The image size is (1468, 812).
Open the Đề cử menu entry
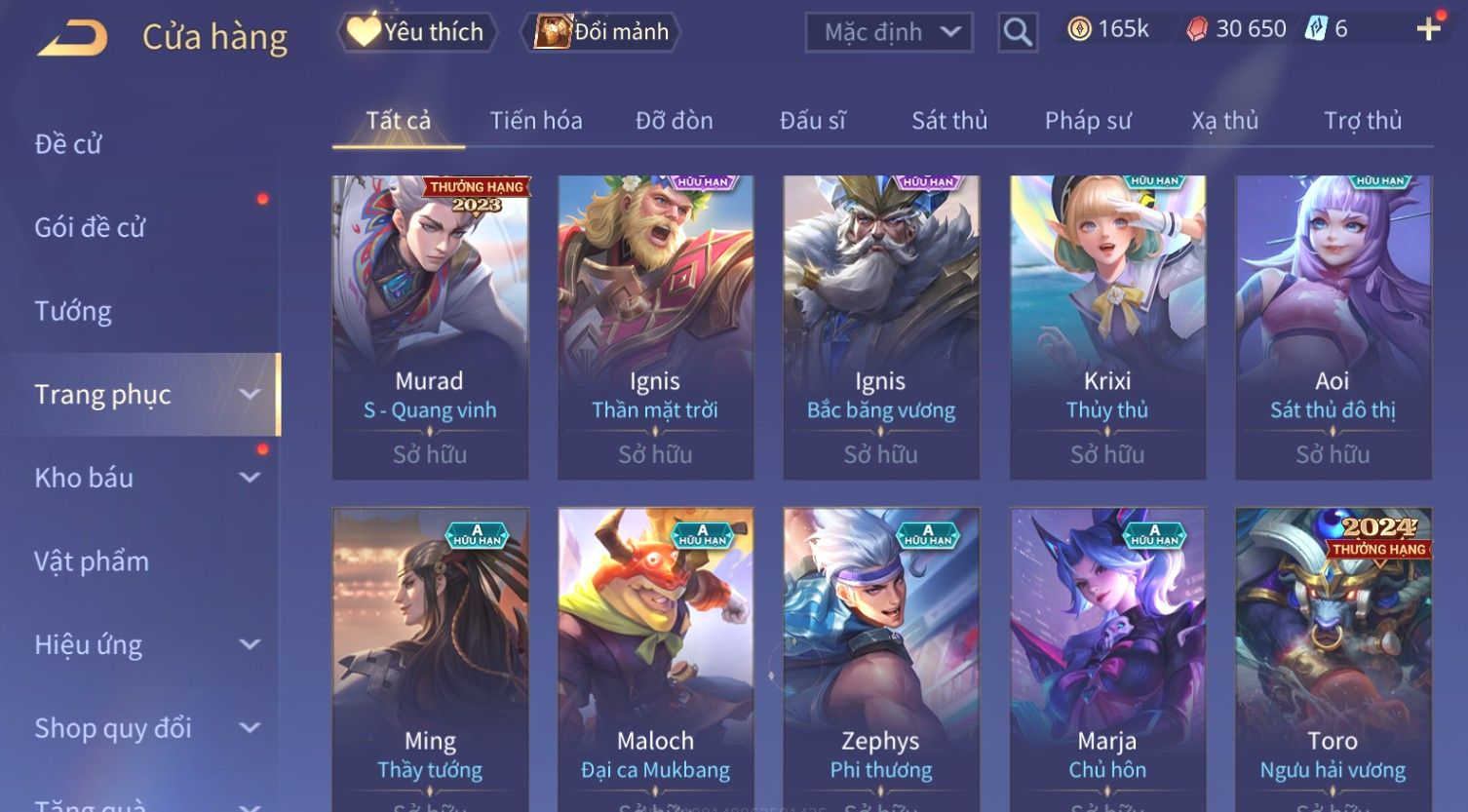(68, 144)
